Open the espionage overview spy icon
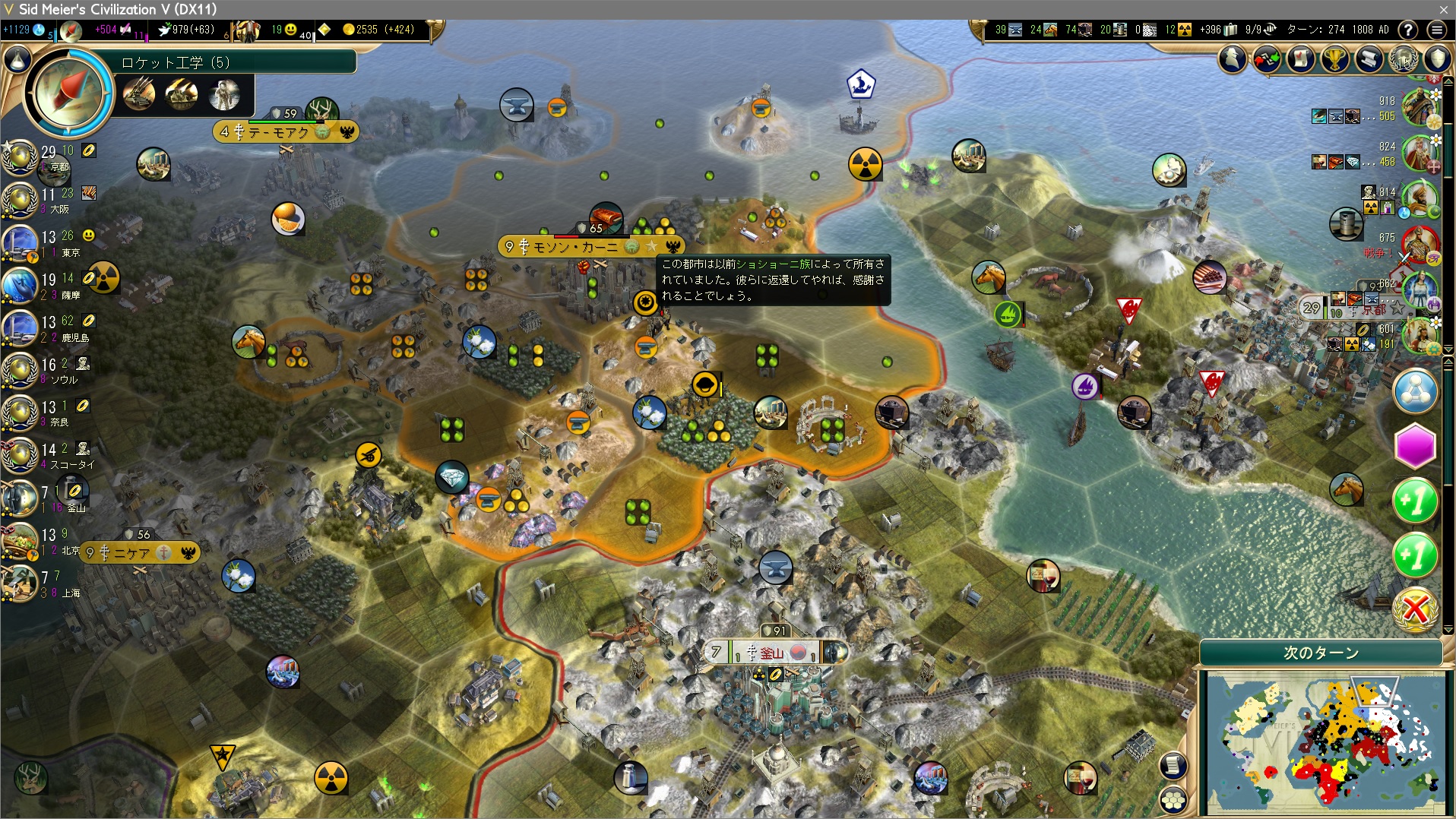The height and width of the screenshot is (819, 1456). (x=1233, y=58)
